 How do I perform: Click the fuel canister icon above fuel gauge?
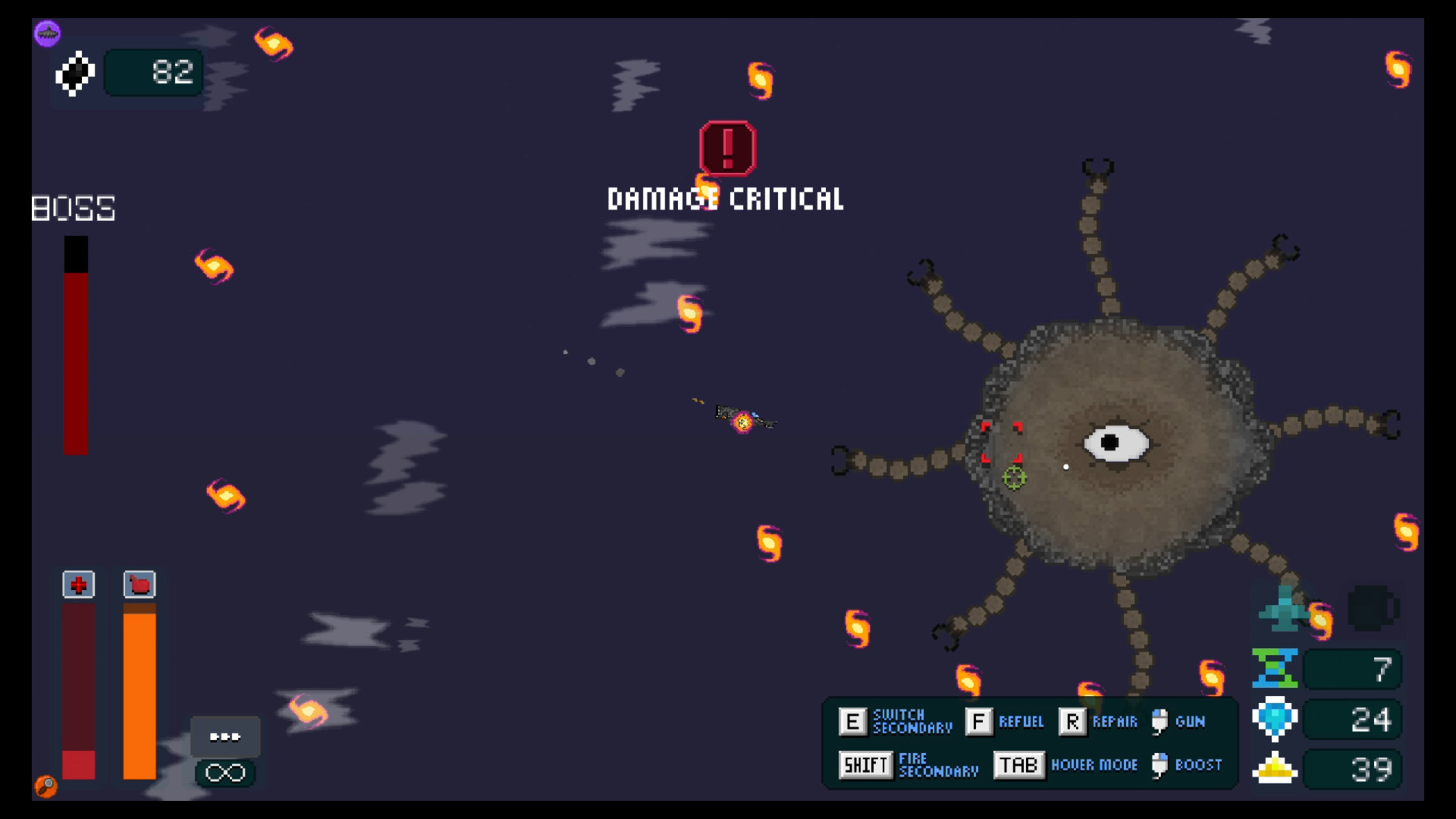click(x=139, y=585)
